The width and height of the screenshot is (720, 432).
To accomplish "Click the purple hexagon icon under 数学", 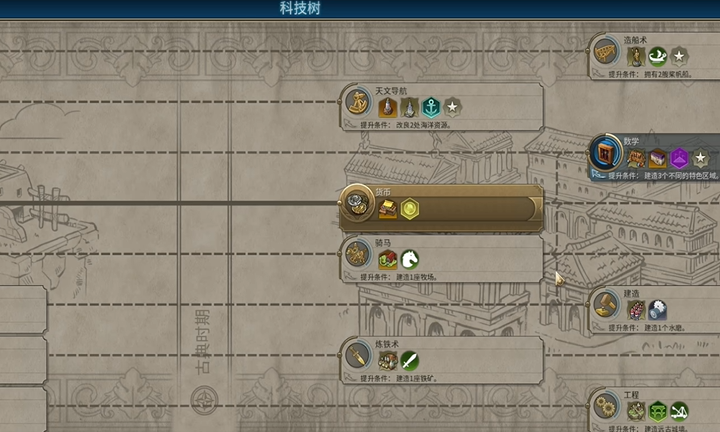I will (x=680, y=158).
